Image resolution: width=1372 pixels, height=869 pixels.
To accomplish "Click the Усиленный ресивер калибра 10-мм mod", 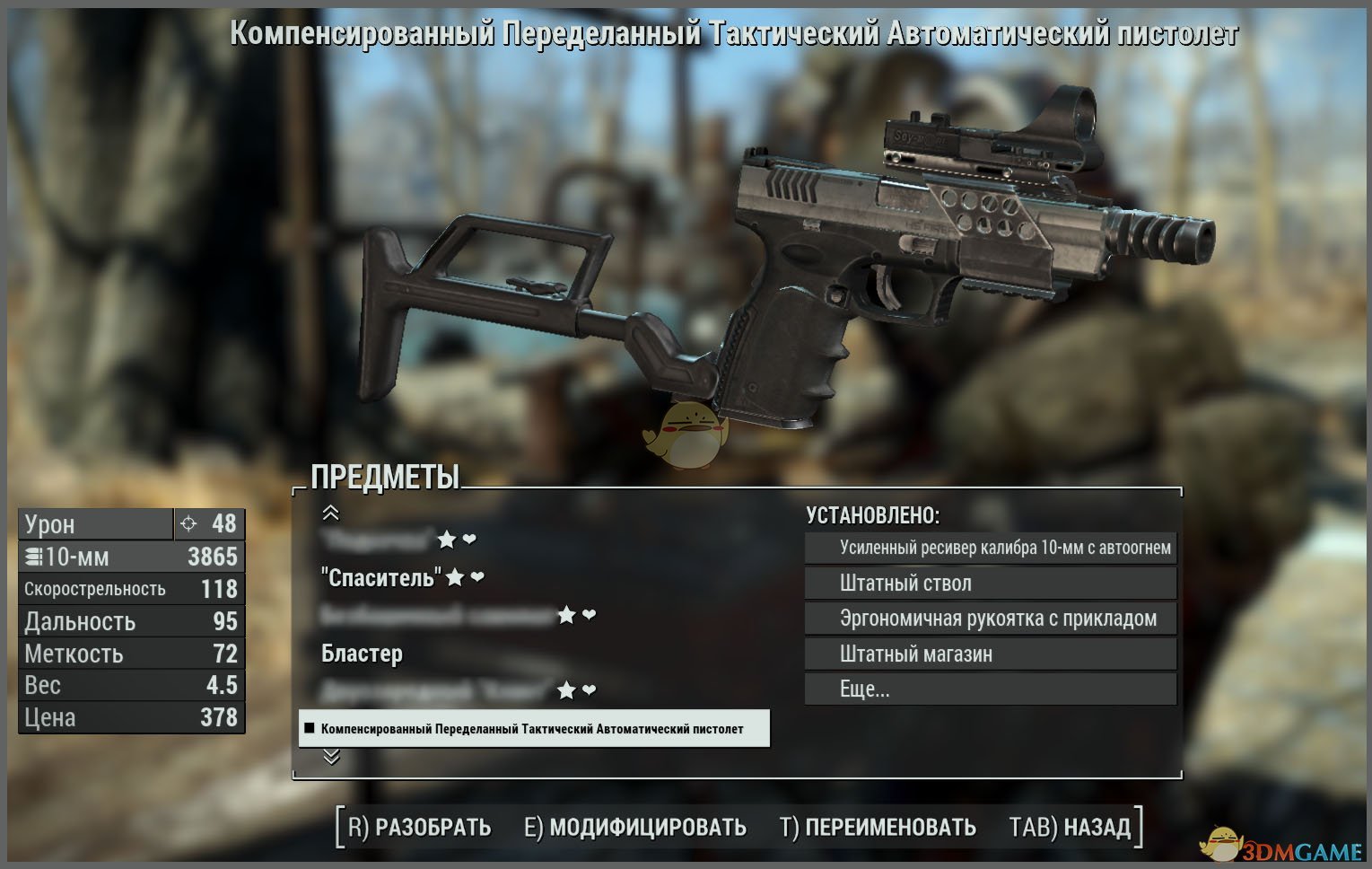I will click(991, 548).
